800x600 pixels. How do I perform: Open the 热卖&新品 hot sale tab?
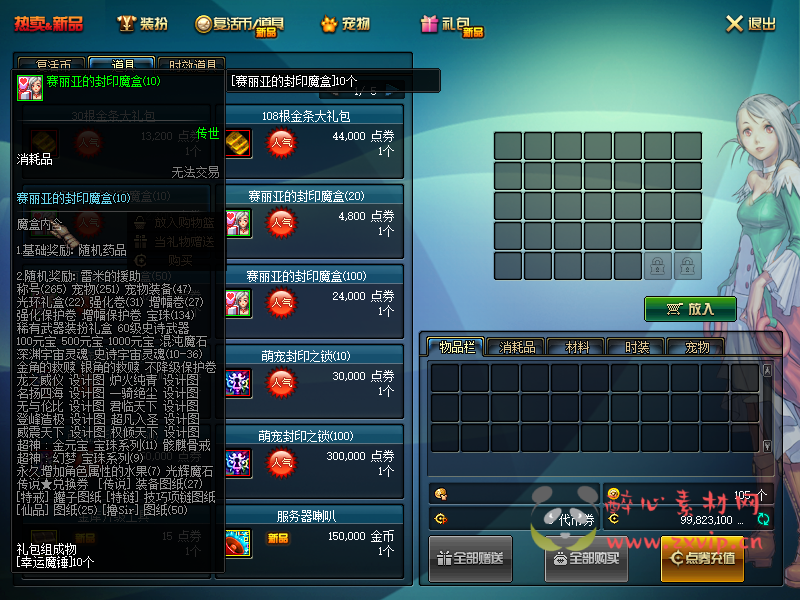click(47, 23)
